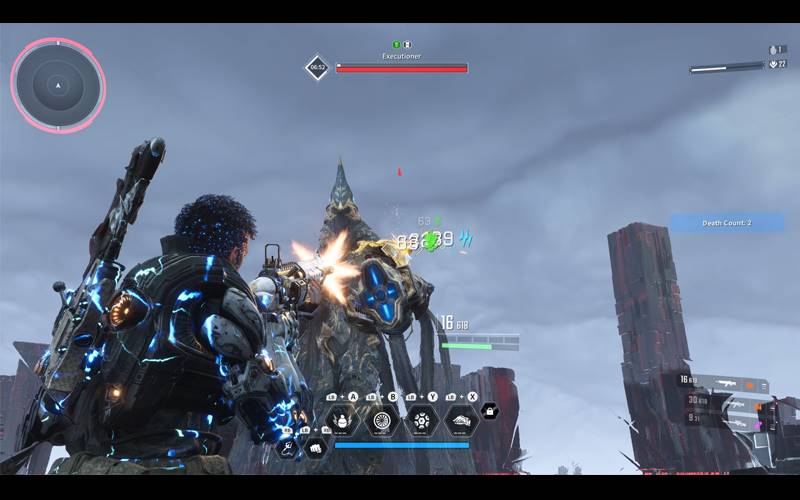Activate the grenade ability icon
Image resolution: width=800 pixels, height=500 pixels.
pyautogui.click(x=343, y=421)
